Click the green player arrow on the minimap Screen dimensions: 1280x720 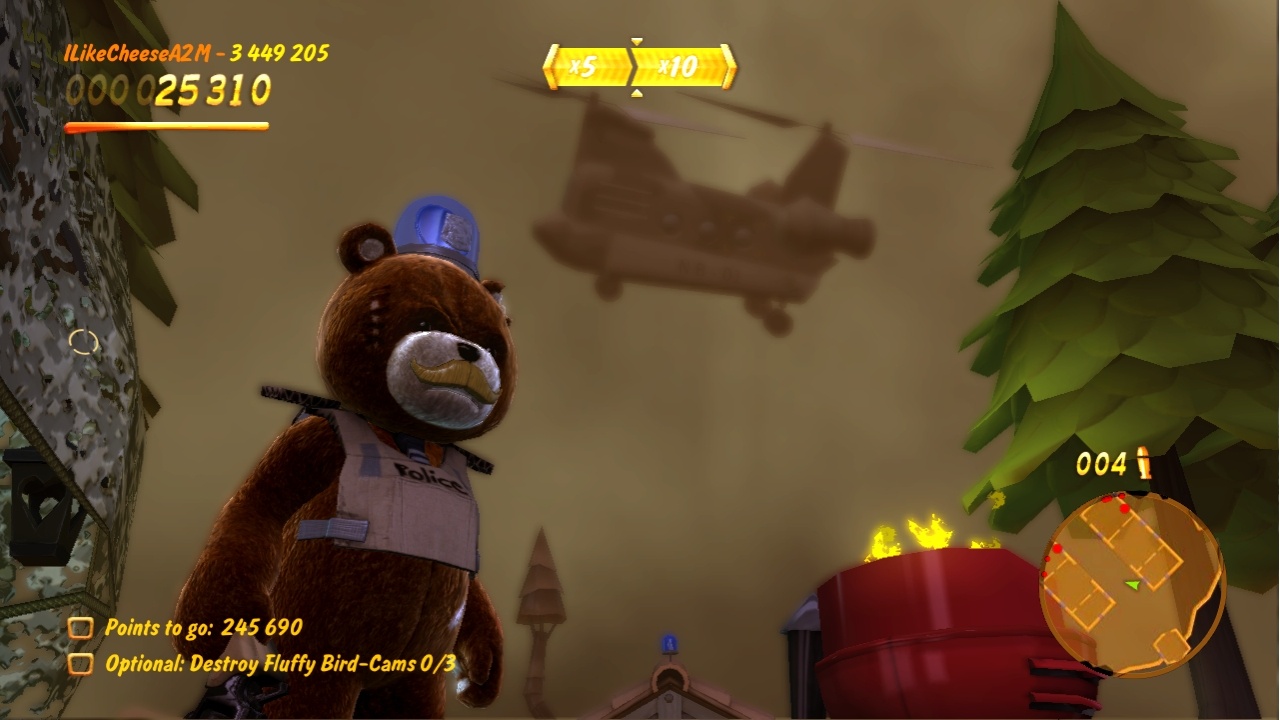(1131, 586)
